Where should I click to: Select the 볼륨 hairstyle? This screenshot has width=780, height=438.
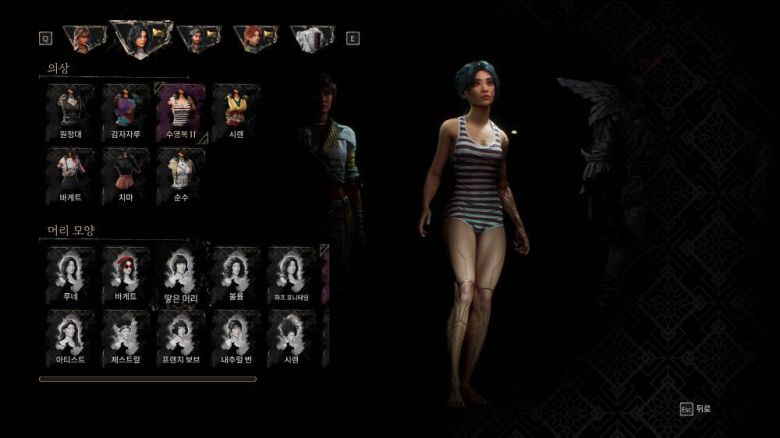pyautogui.click(x=236, y=273)
